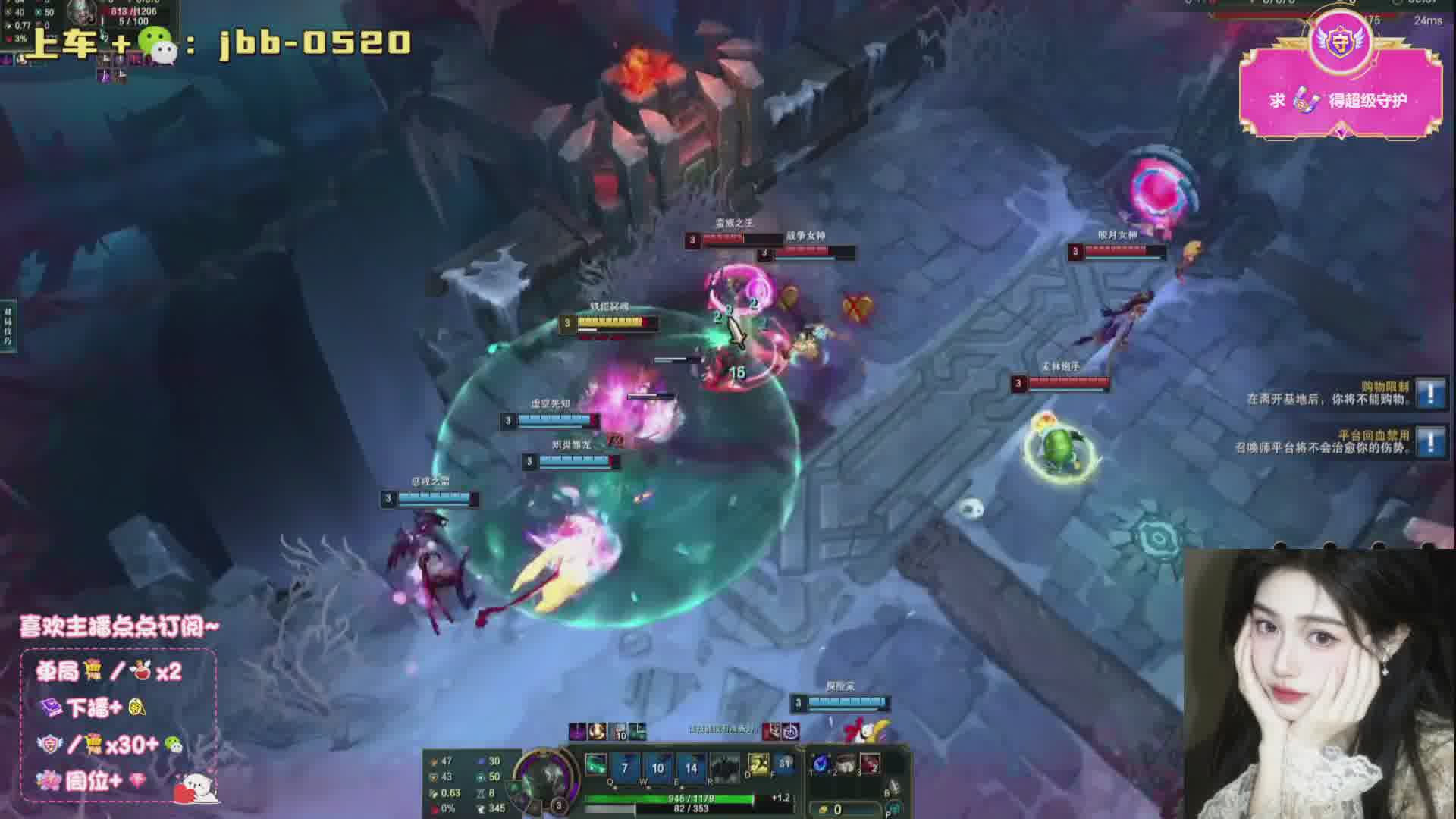1456x819 pixels.
Task: Click the orange-gold buff icon above the ability bar
Action: 597,732
